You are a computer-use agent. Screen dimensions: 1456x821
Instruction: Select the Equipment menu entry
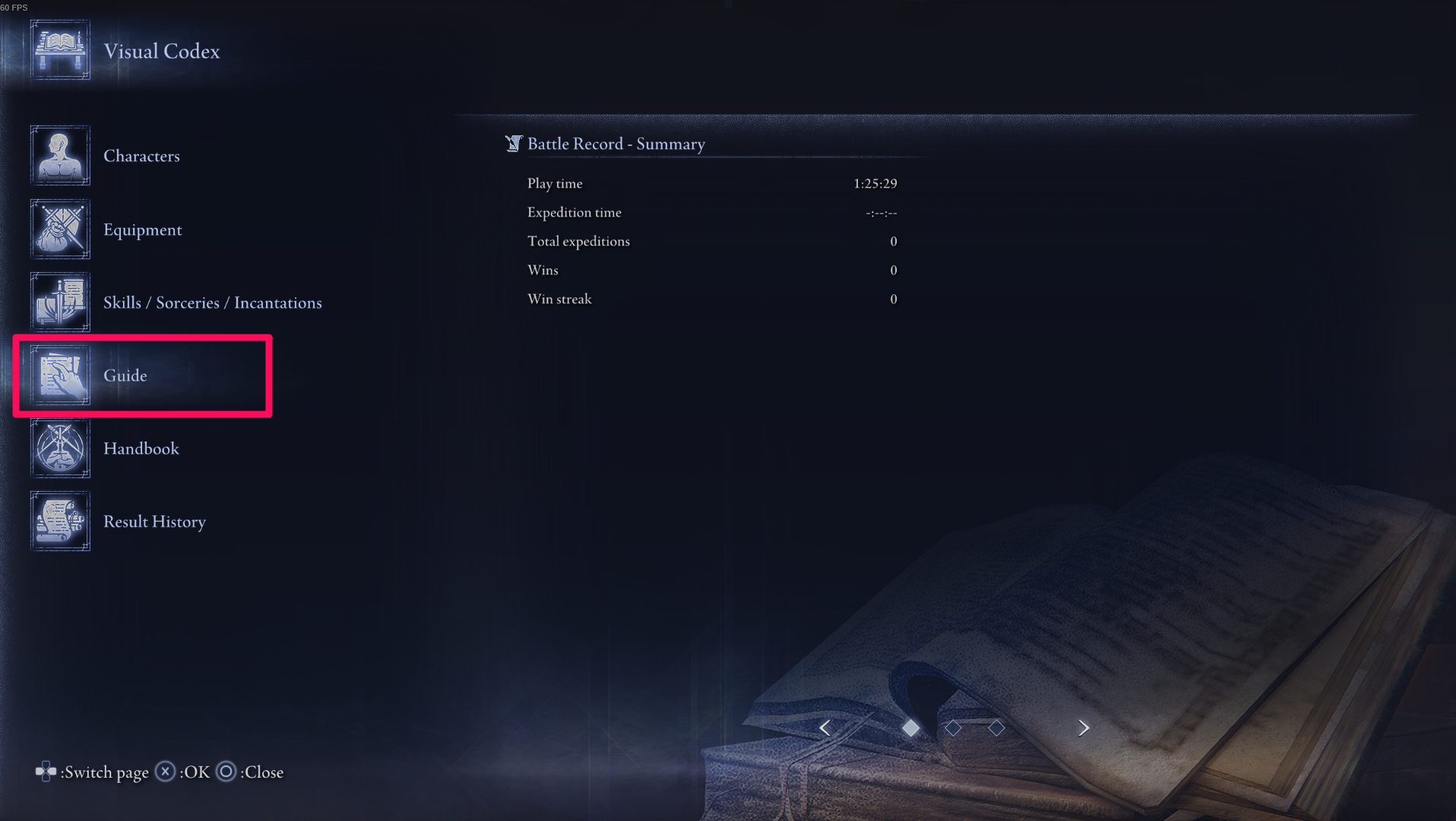coord(142,230)
